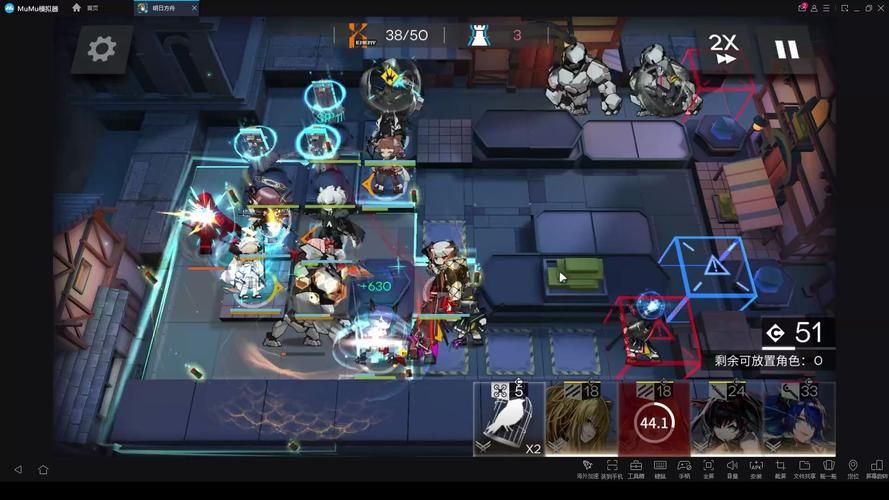Pick the blonde operator card costing 18
Image resolution: width=889 pixels, height=500 pixels.
pos(580,419)
